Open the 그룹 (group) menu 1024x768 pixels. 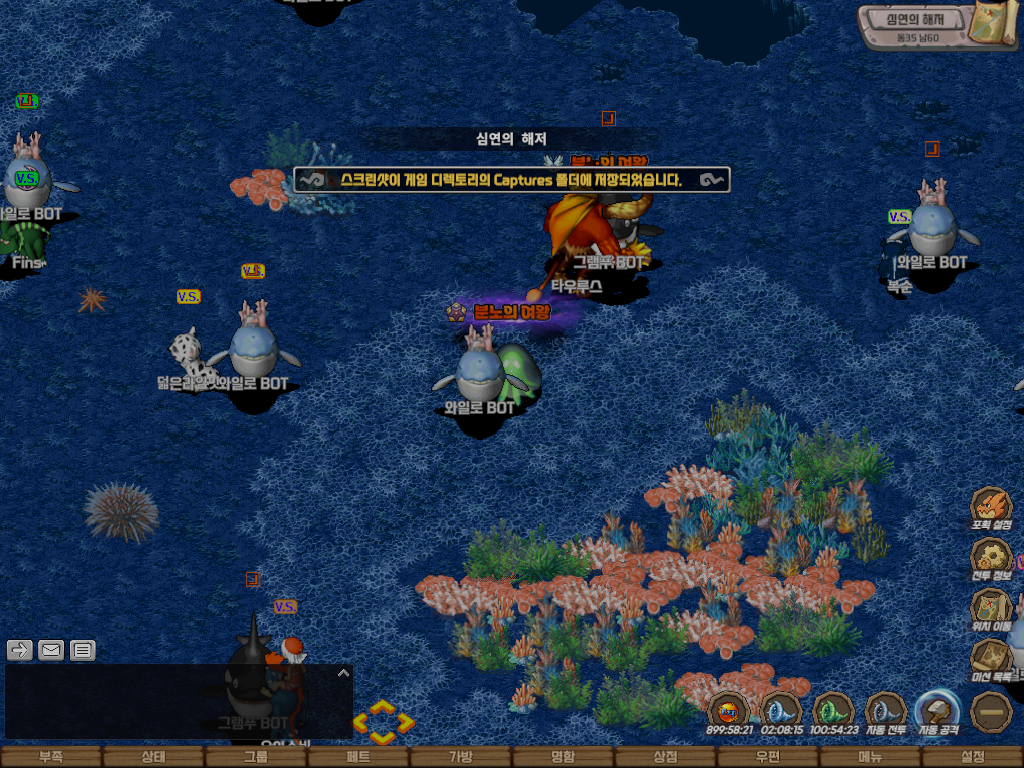point(256,757)
